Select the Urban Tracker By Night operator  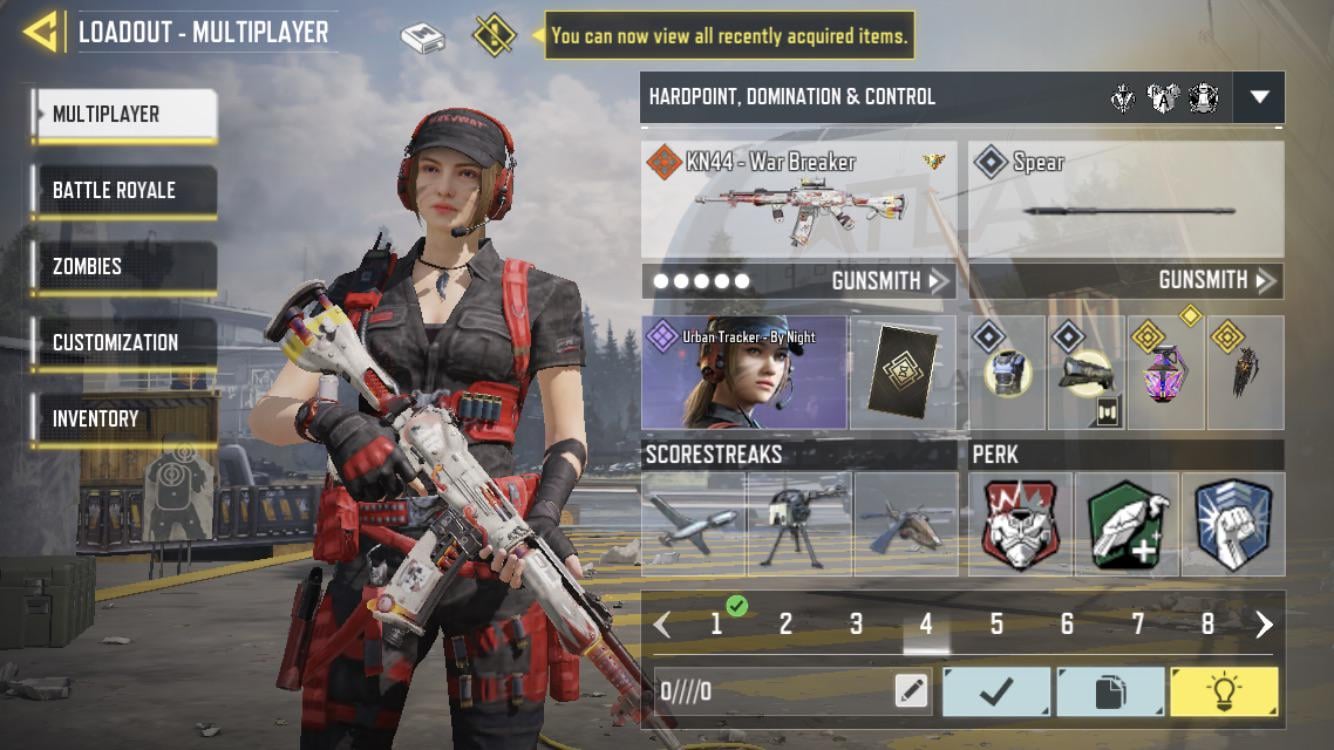[744, 373]
